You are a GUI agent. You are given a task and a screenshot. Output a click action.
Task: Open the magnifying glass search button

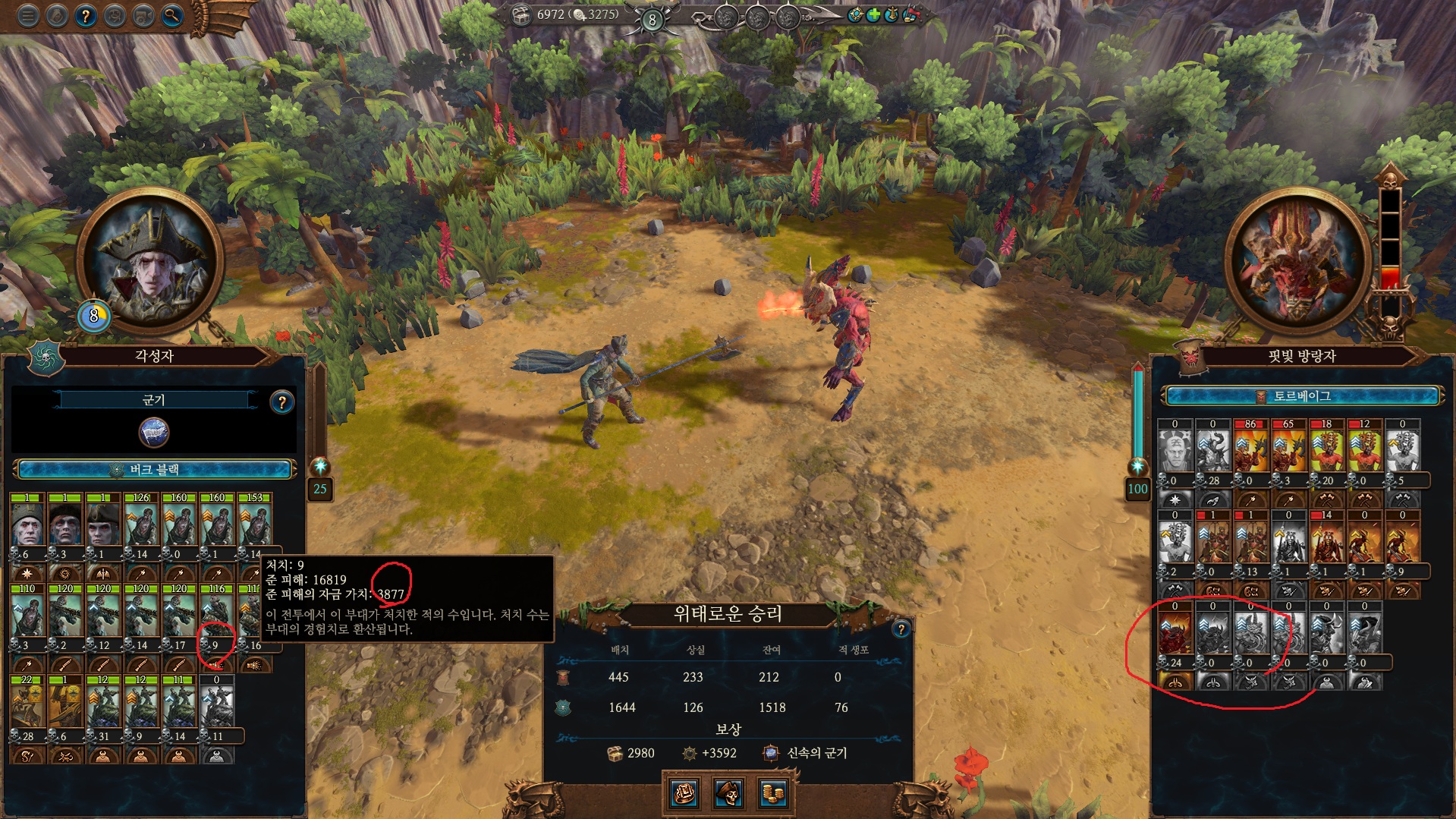[172, 15]
